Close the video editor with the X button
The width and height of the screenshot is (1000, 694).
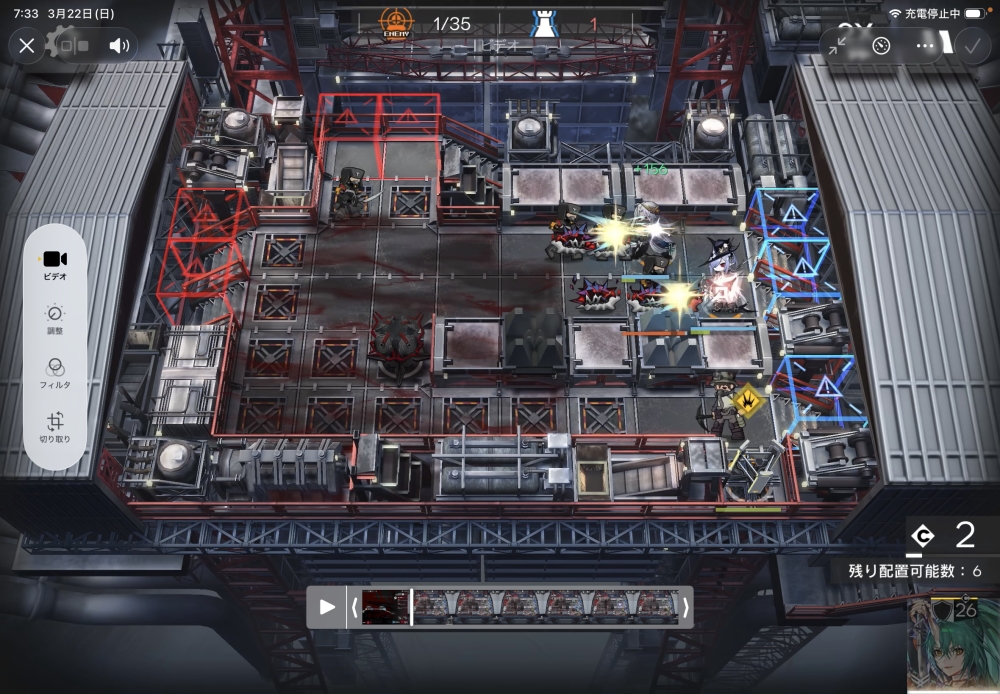27,46
